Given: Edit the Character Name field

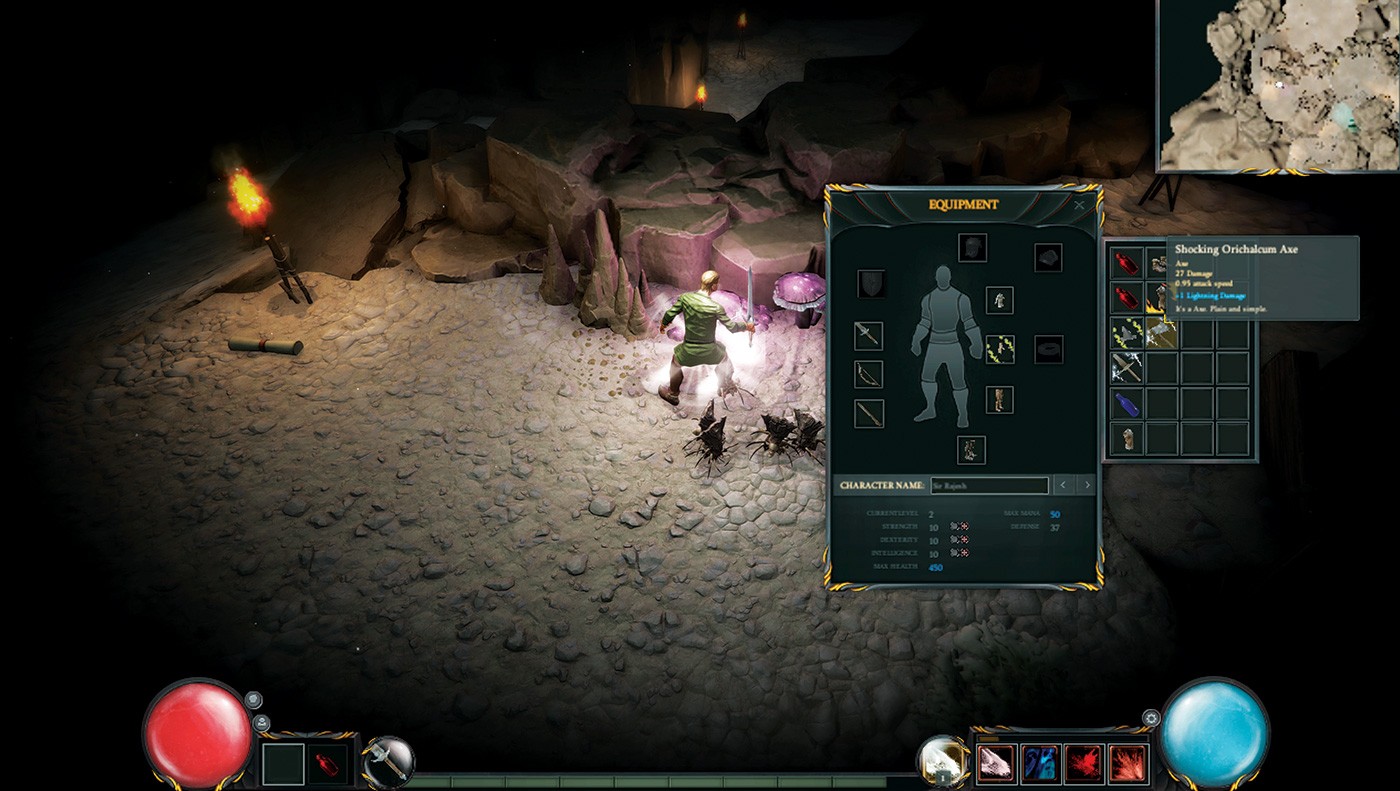Looking at the screenshot, I should (x=989, y=485).
